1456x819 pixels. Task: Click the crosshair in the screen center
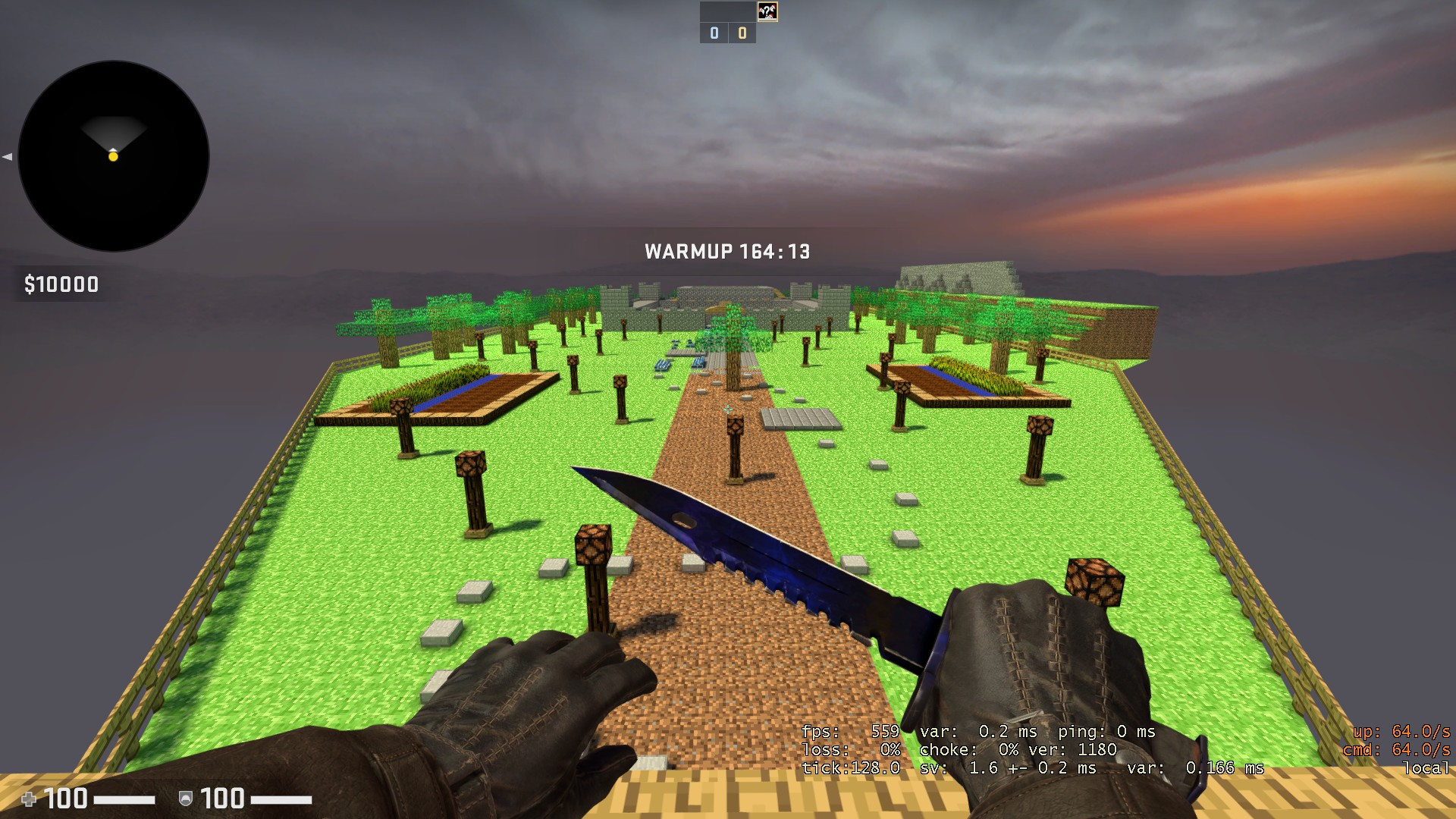(728, 409)
